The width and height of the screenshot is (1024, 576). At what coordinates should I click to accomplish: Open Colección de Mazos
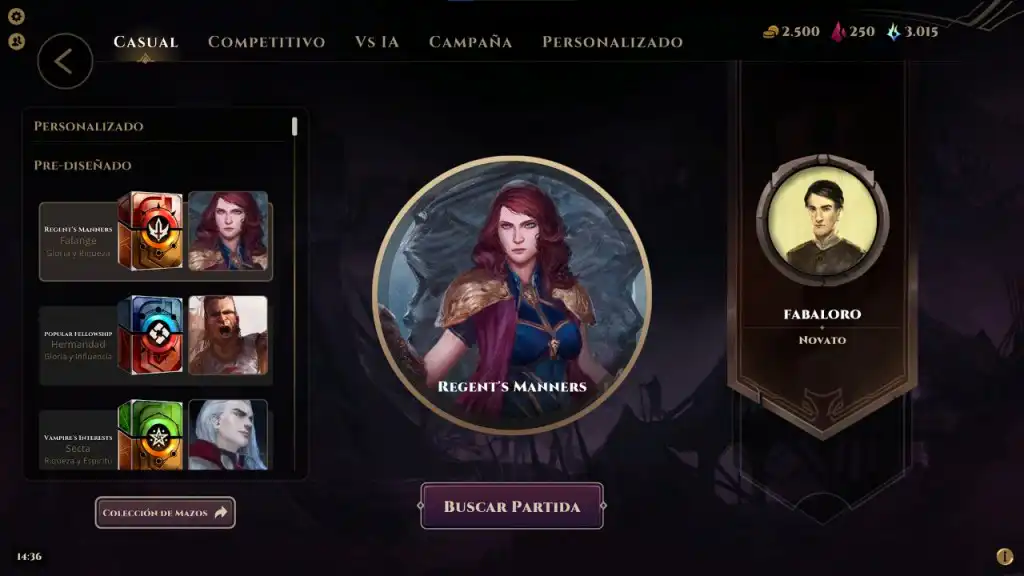165,513
